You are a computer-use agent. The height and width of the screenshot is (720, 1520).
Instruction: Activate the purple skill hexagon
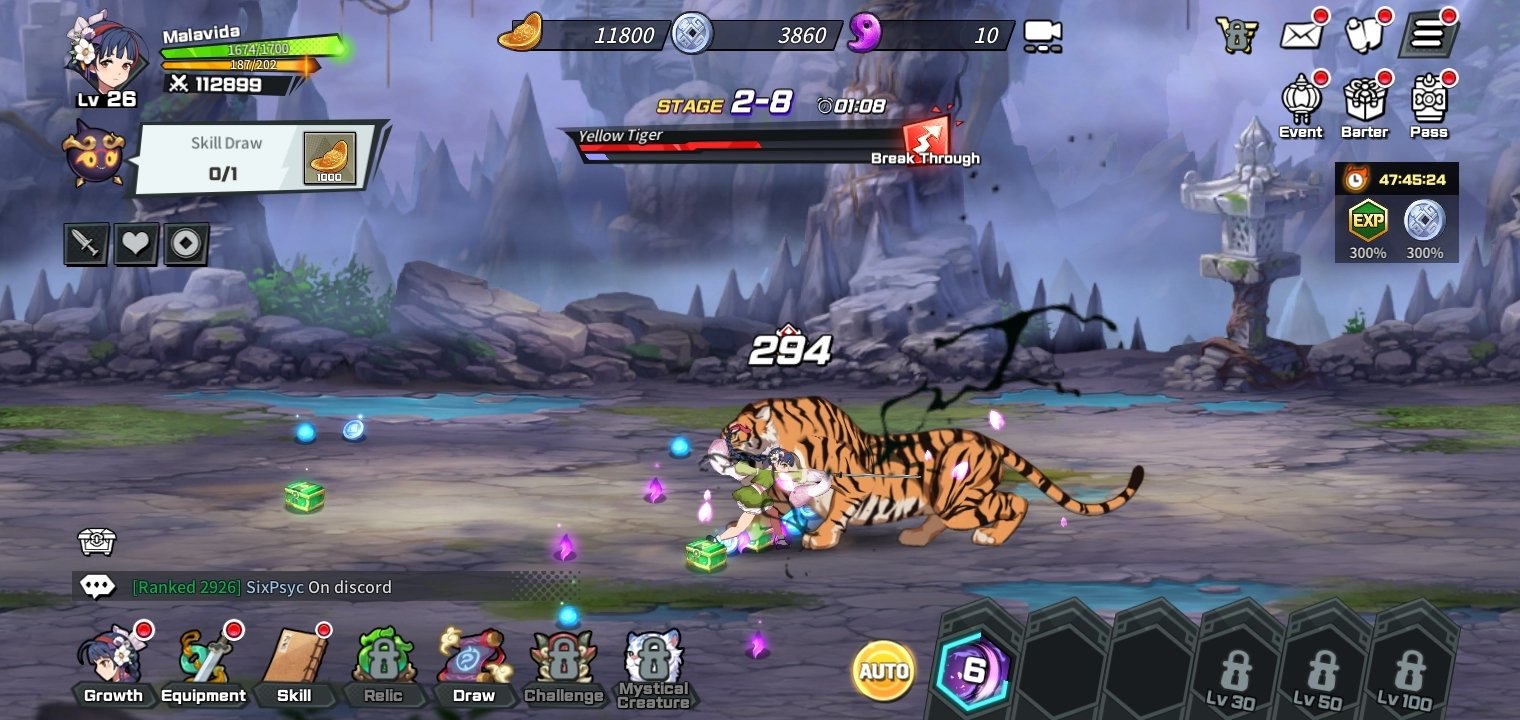click(x=973, y=671)
